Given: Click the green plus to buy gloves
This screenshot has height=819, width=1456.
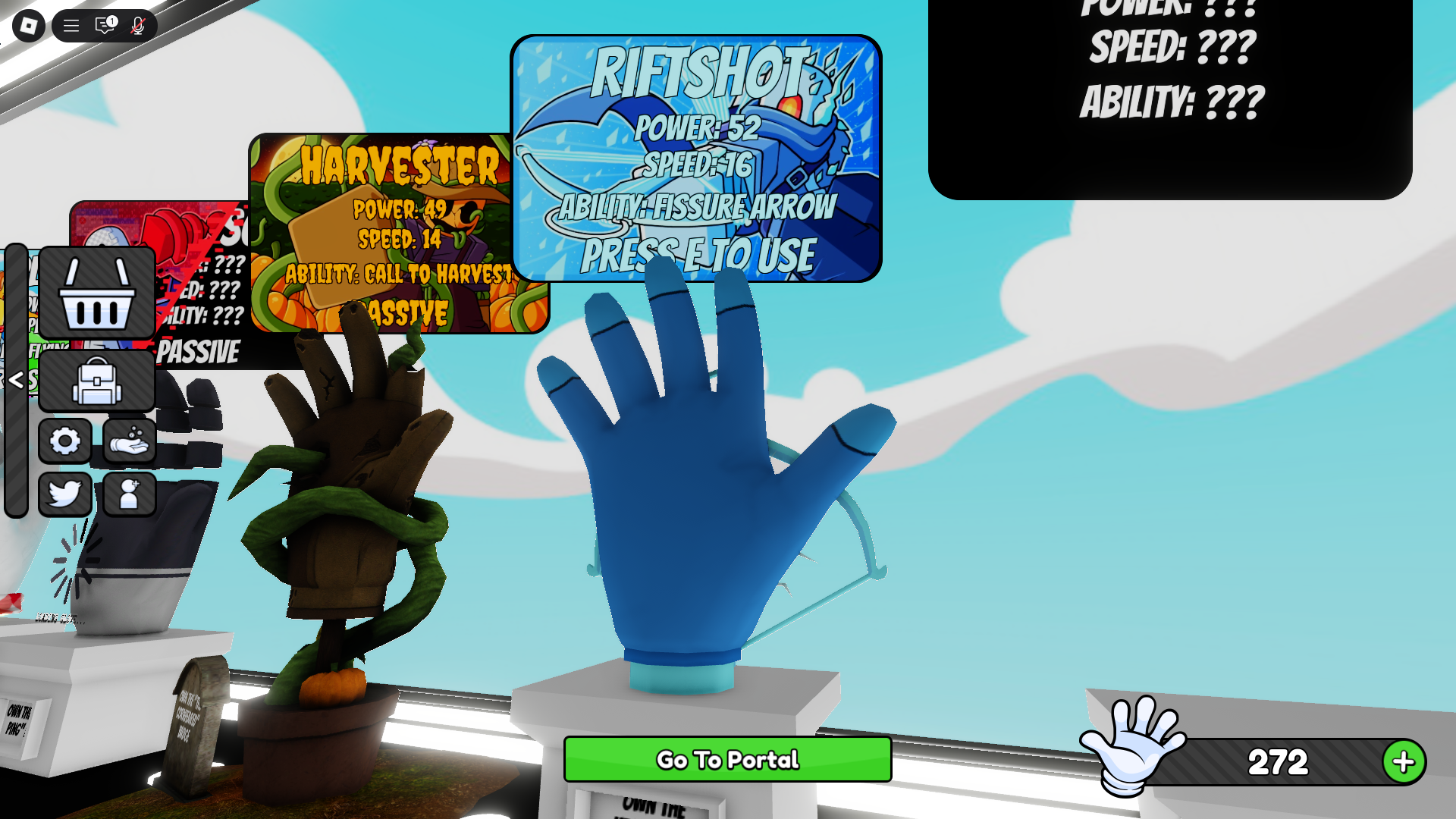Looking at the screenshot, I should click(1404, 761).
